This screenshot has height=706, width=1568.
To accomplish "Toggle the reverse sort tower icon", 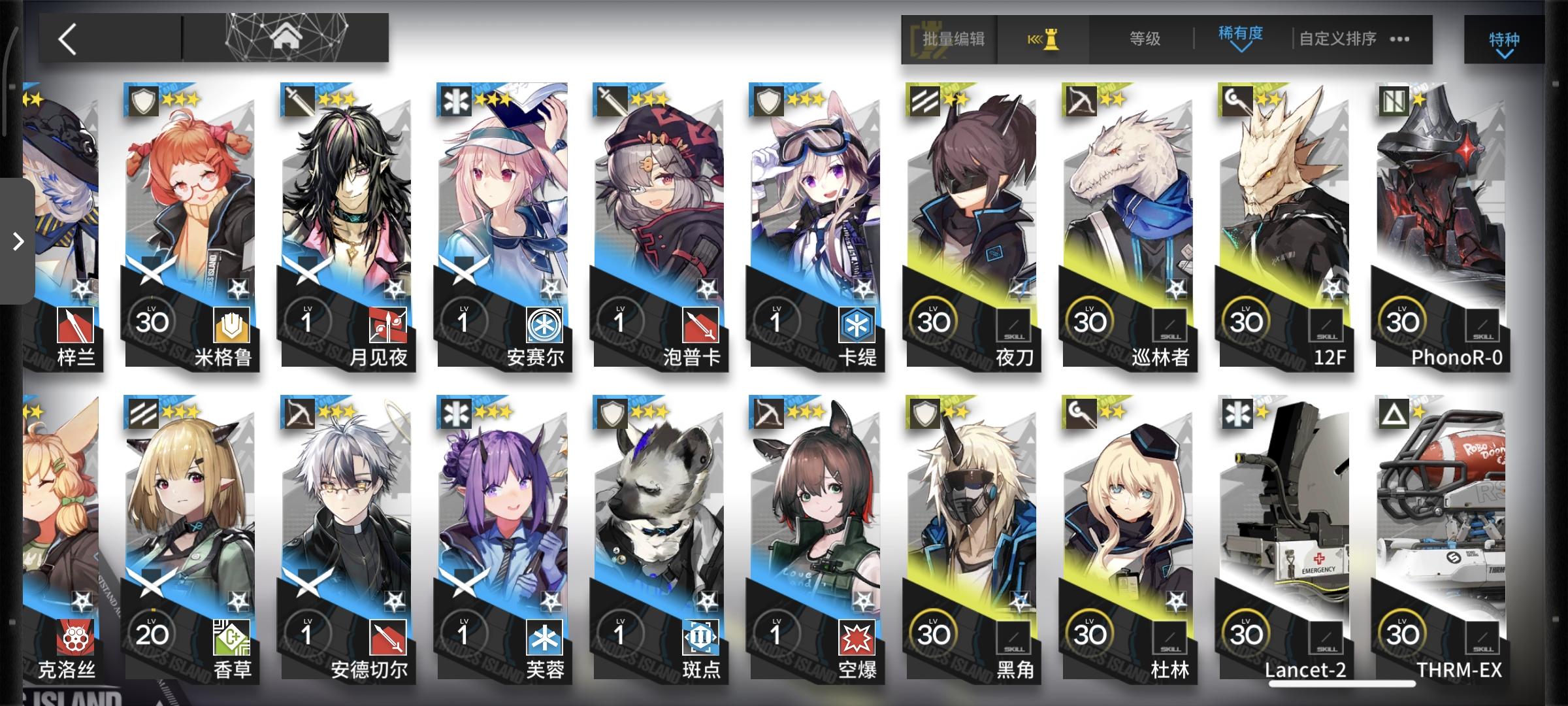I will [x=1043, y=39].
